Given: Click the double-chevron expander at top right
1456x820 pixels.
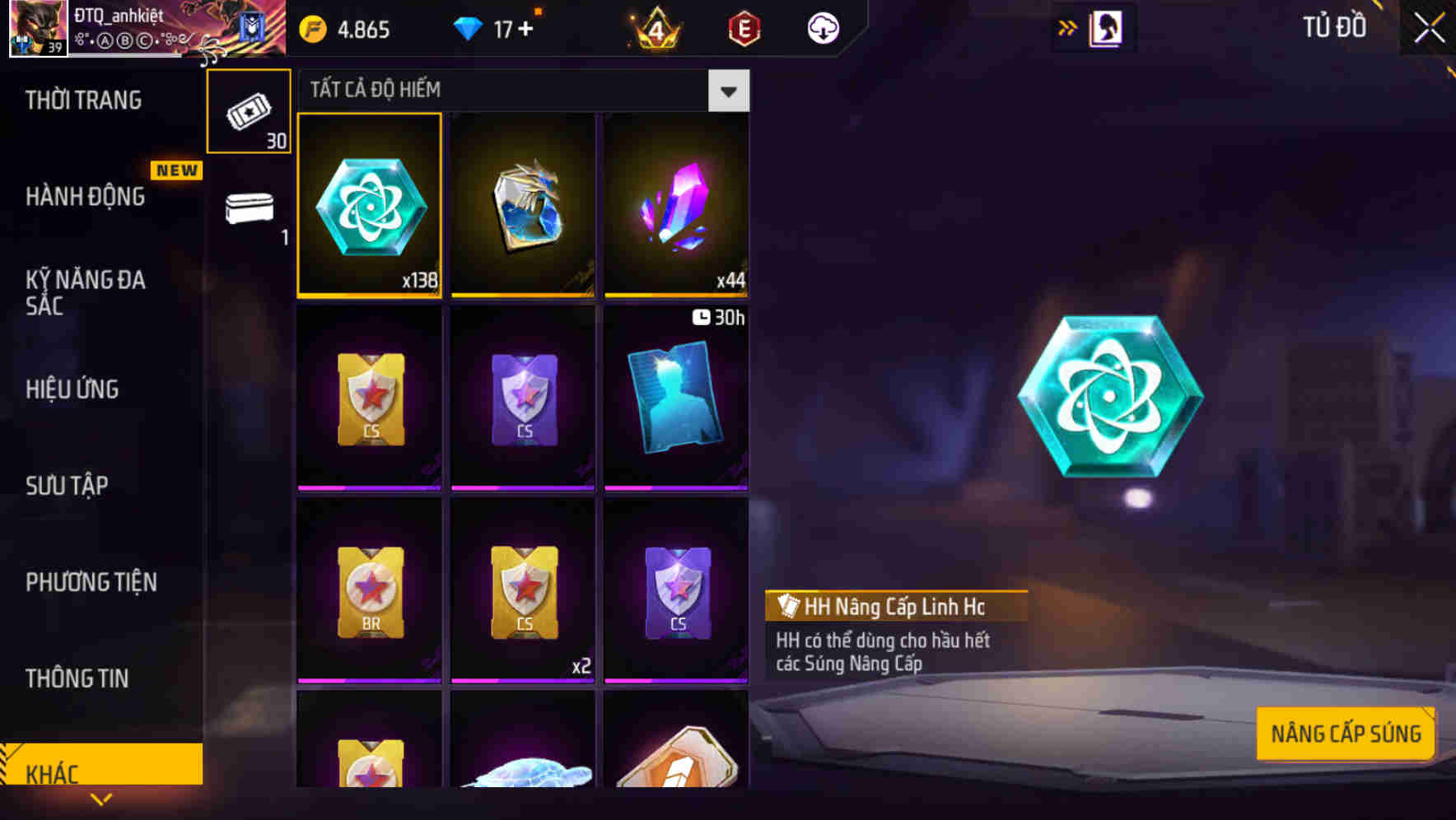Looking at the screenshot, I should coord(1068,26).
